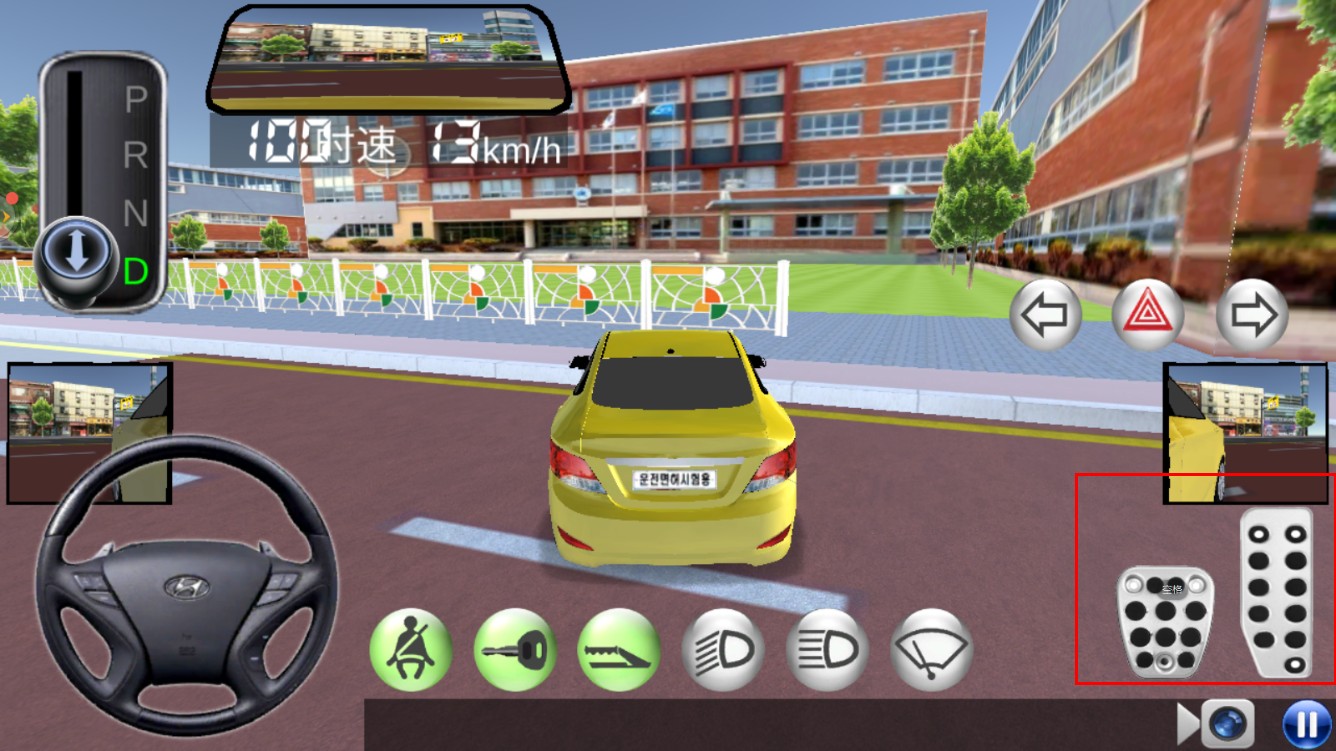
Task: Activate the hazard warning lights button
Action: [1147, 315]
